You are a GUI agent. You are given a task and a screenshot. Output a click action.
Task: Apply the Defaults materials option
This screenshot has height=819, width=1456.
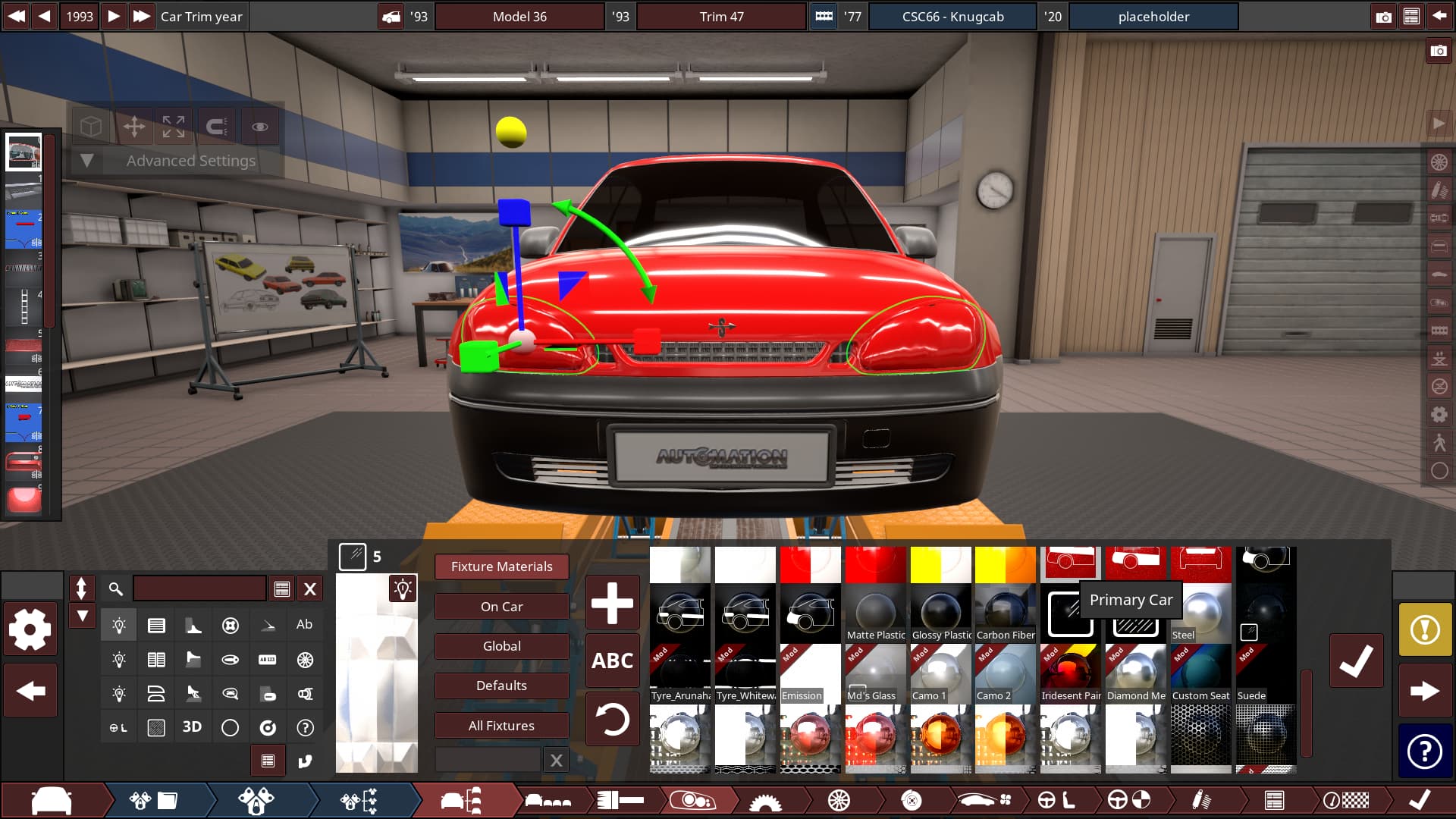click(501, 686)
